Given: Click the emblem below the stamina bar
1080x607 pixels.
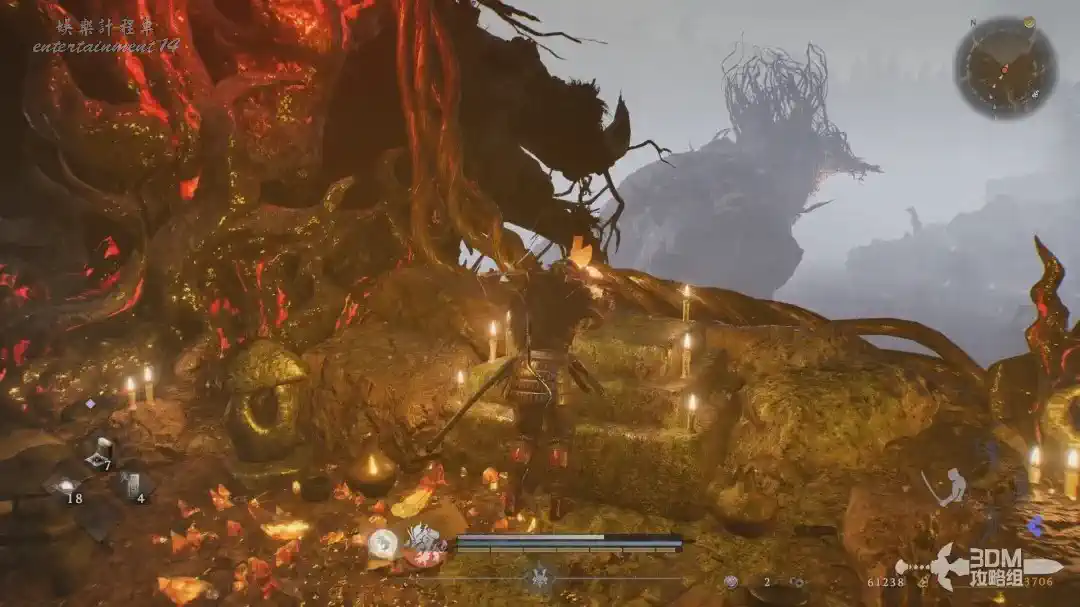Looking at the screenshot, I should pos(541,577).
